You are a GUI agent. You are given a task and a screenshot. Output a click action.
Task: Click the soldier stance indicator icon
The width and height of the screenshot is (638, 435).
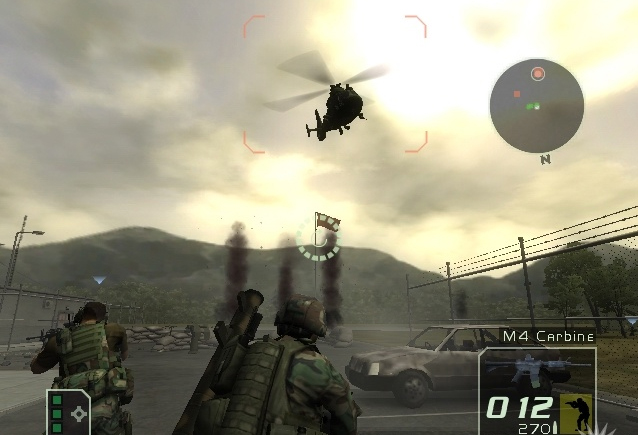click(575, 410)
